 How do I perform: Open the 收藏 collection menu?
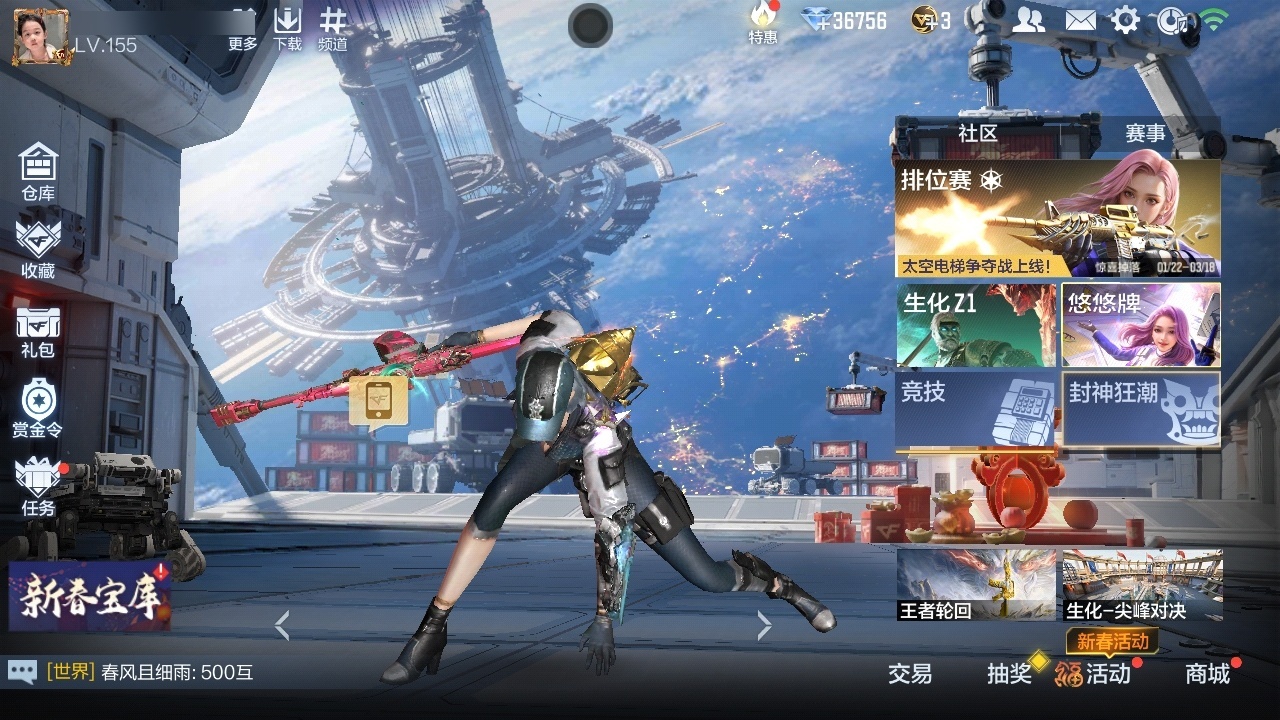38,248
